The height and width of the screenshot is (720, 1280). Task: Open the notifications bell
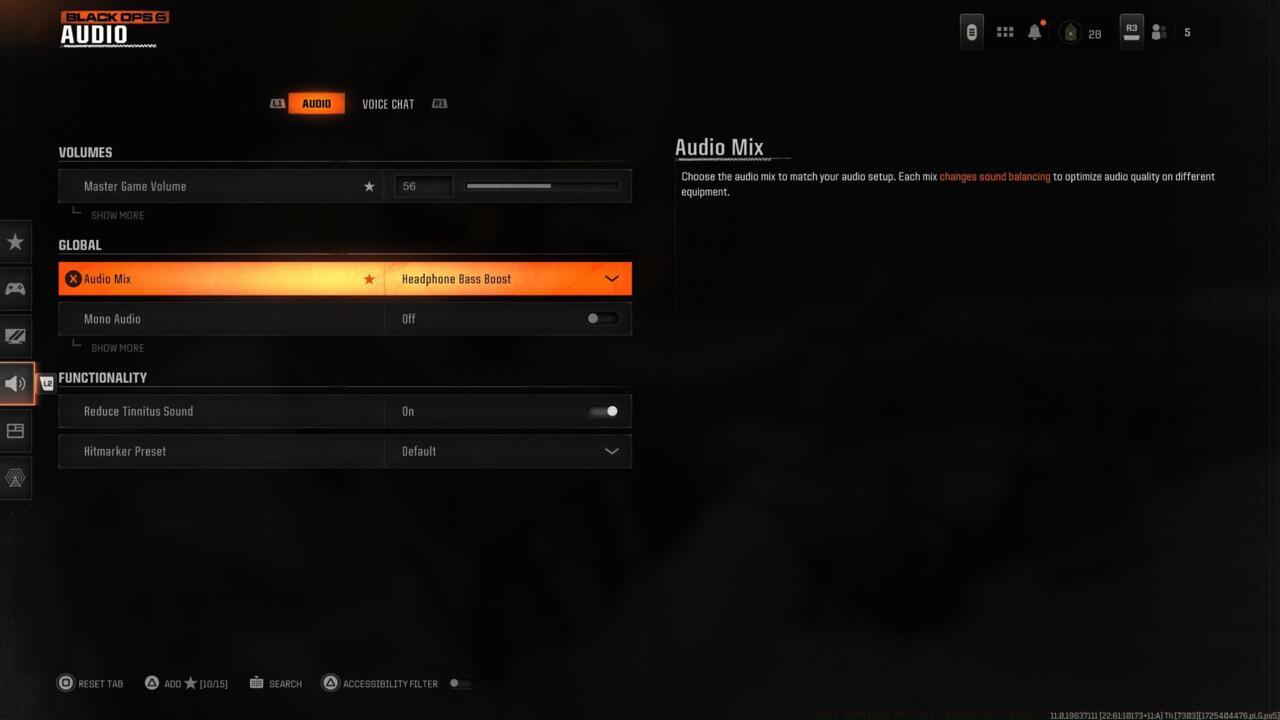click(x=1035, y=31)
